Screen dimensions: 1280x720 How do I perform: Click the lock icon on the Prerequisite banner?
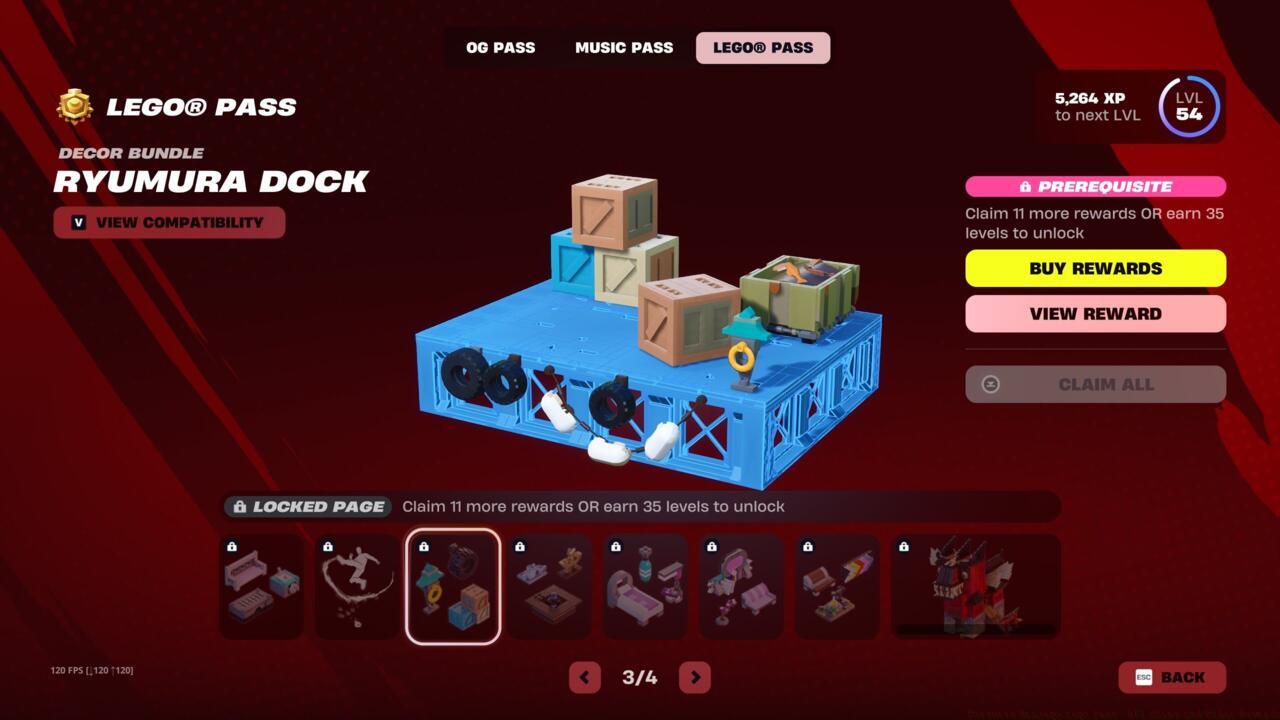click(1027, 186)
